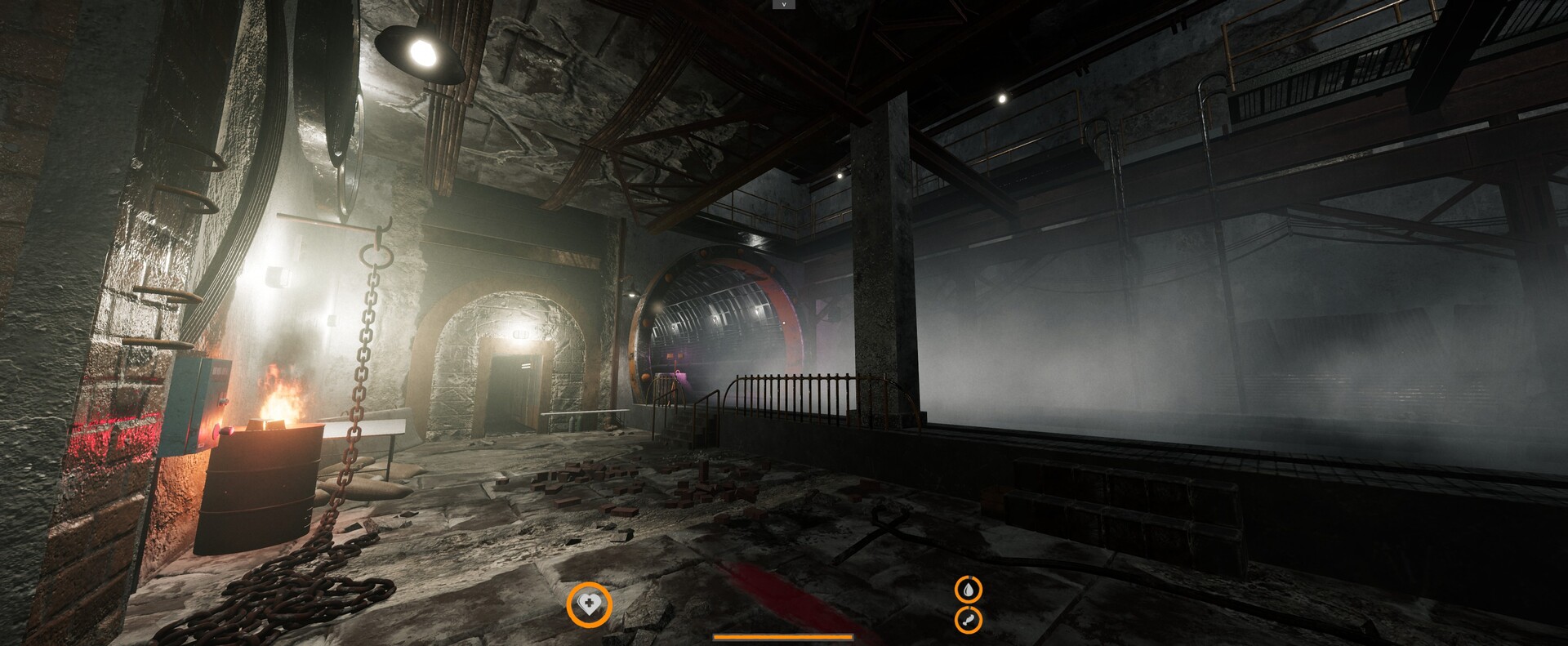Viewport: 1568px width, 646px height.
Task: Click the orange ring around the hunger icon
Action: [955, 619]
